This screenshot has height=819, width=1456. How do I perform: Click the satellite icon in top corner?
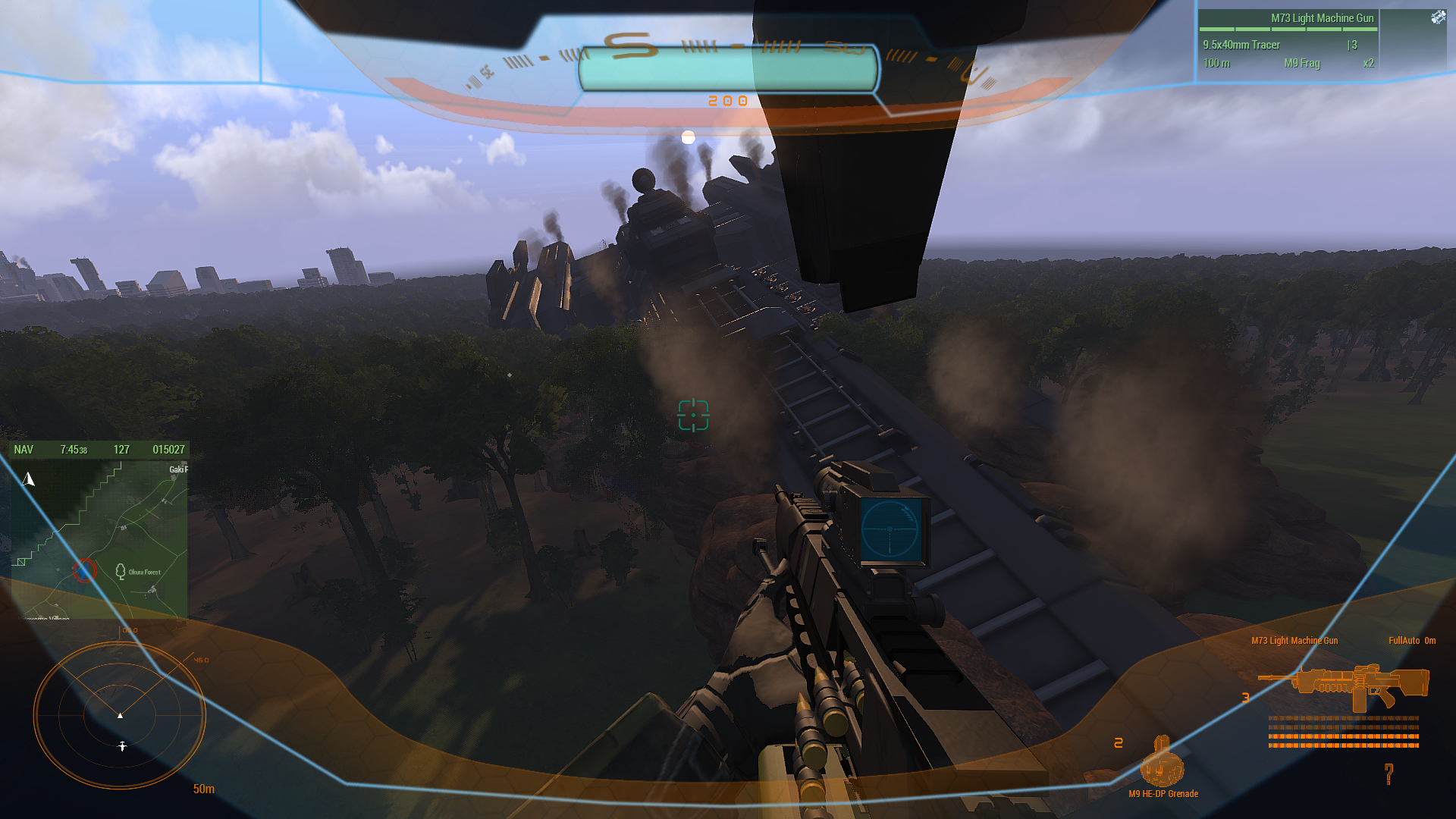[x=1438, y=17]
